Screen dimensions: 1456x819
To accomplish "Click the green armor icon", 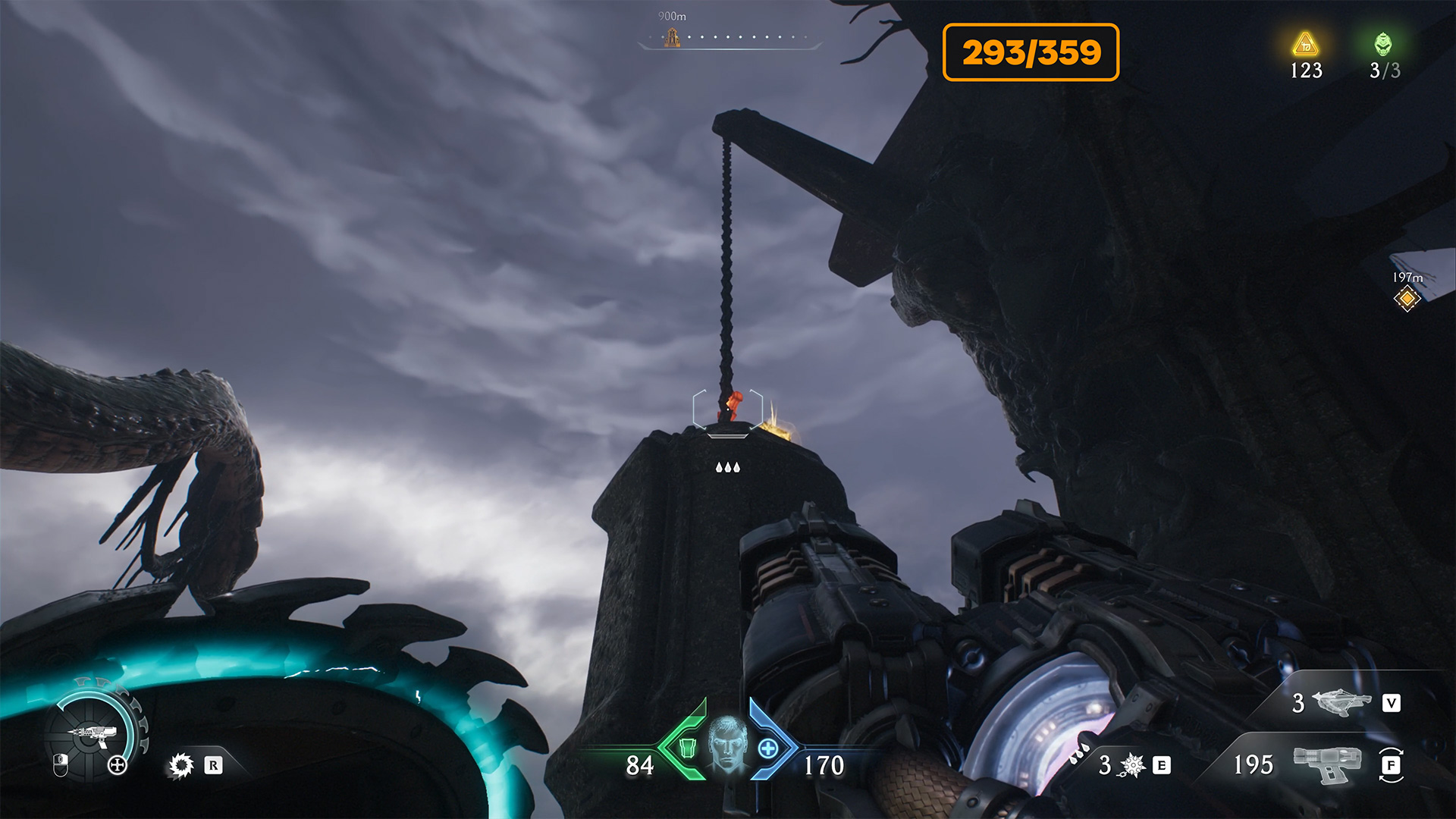I will pyautogui.click(x=687, y=748).
